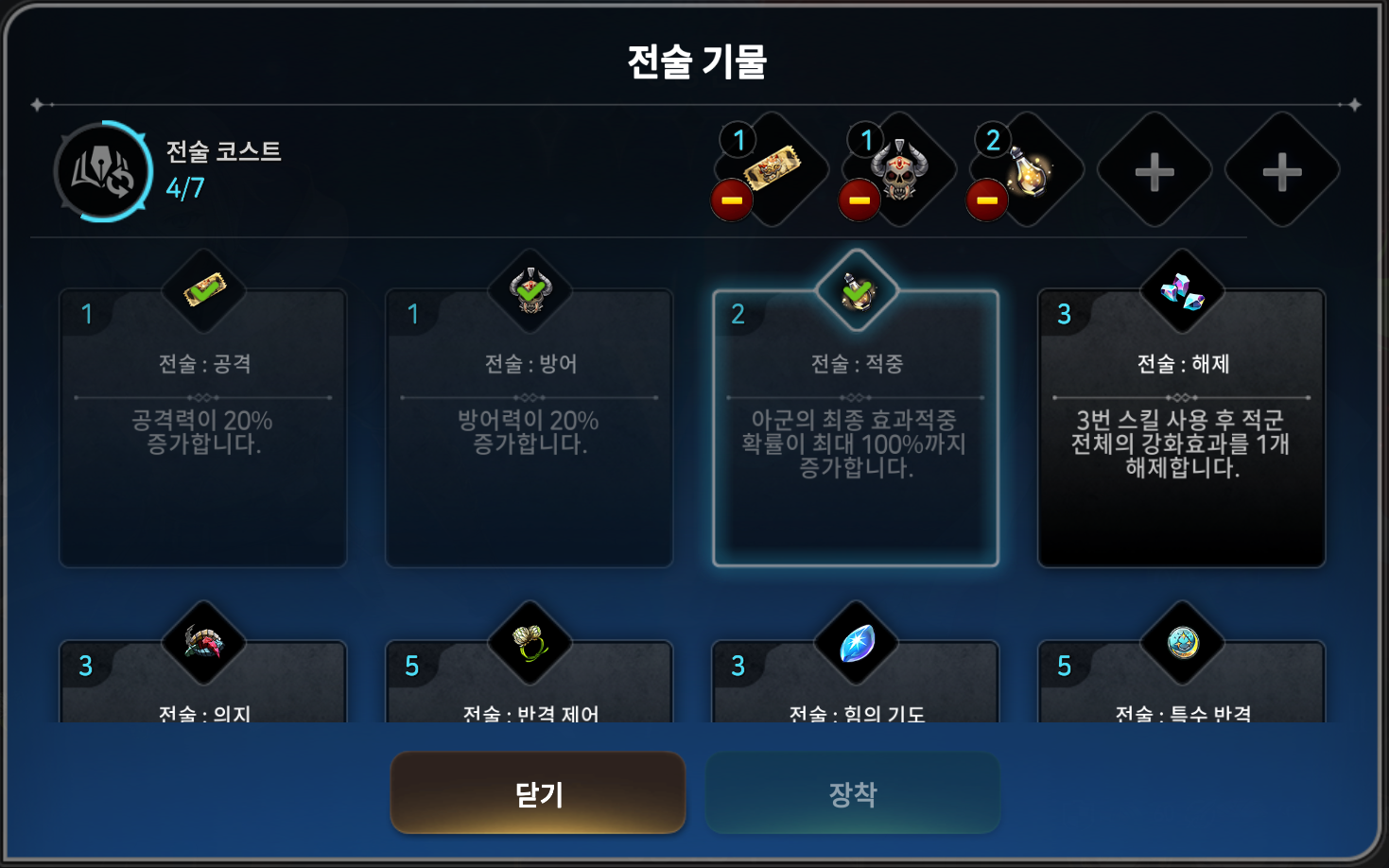Remove the glowing potion relic with minus button
1389x868 pixels.
[x=987, y=200]
